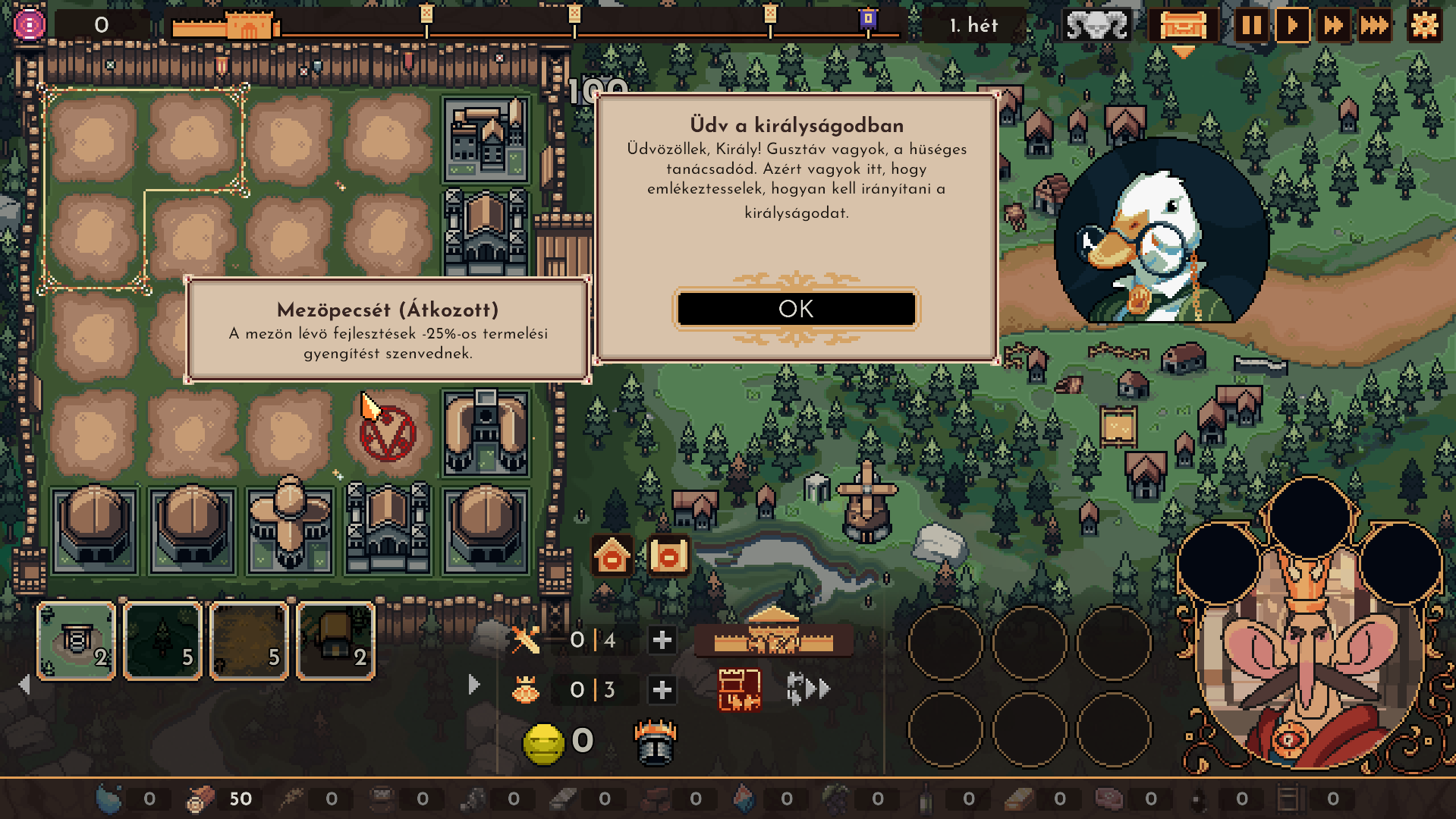Switch to triple fast-forward speed
Viewport: 1456px width, 819px height.
tap(1374, 26)
